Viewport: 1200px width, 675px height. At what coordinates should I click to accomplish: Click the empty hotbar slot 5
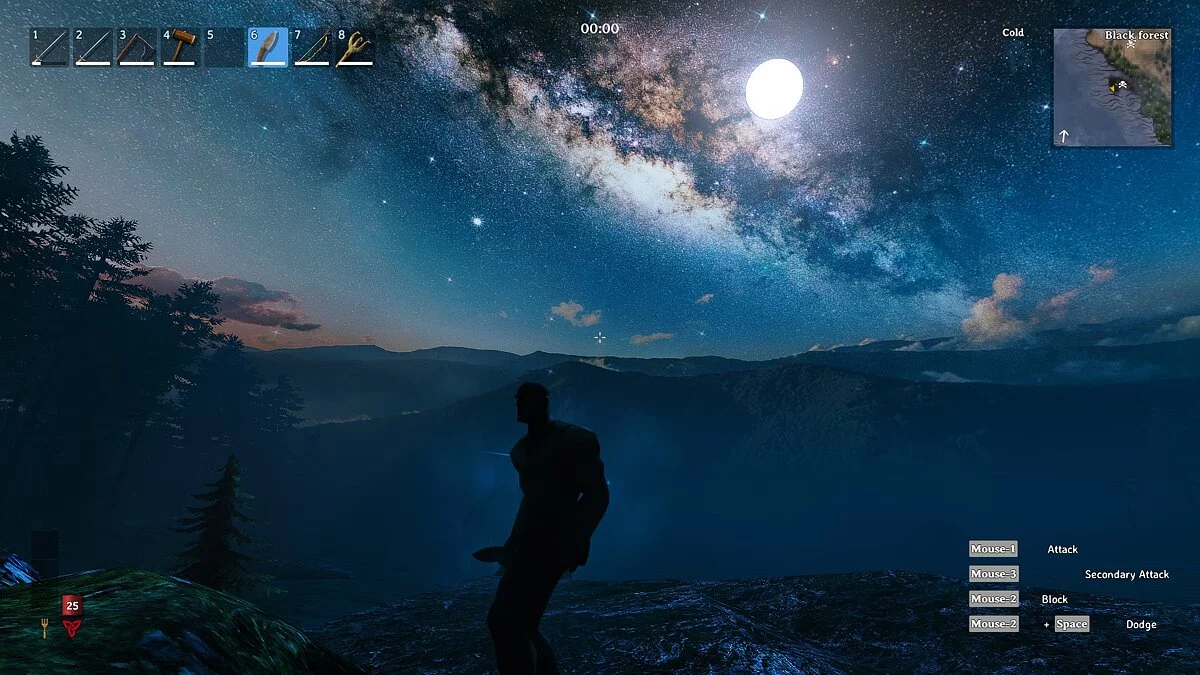click(x=224, y=47)
